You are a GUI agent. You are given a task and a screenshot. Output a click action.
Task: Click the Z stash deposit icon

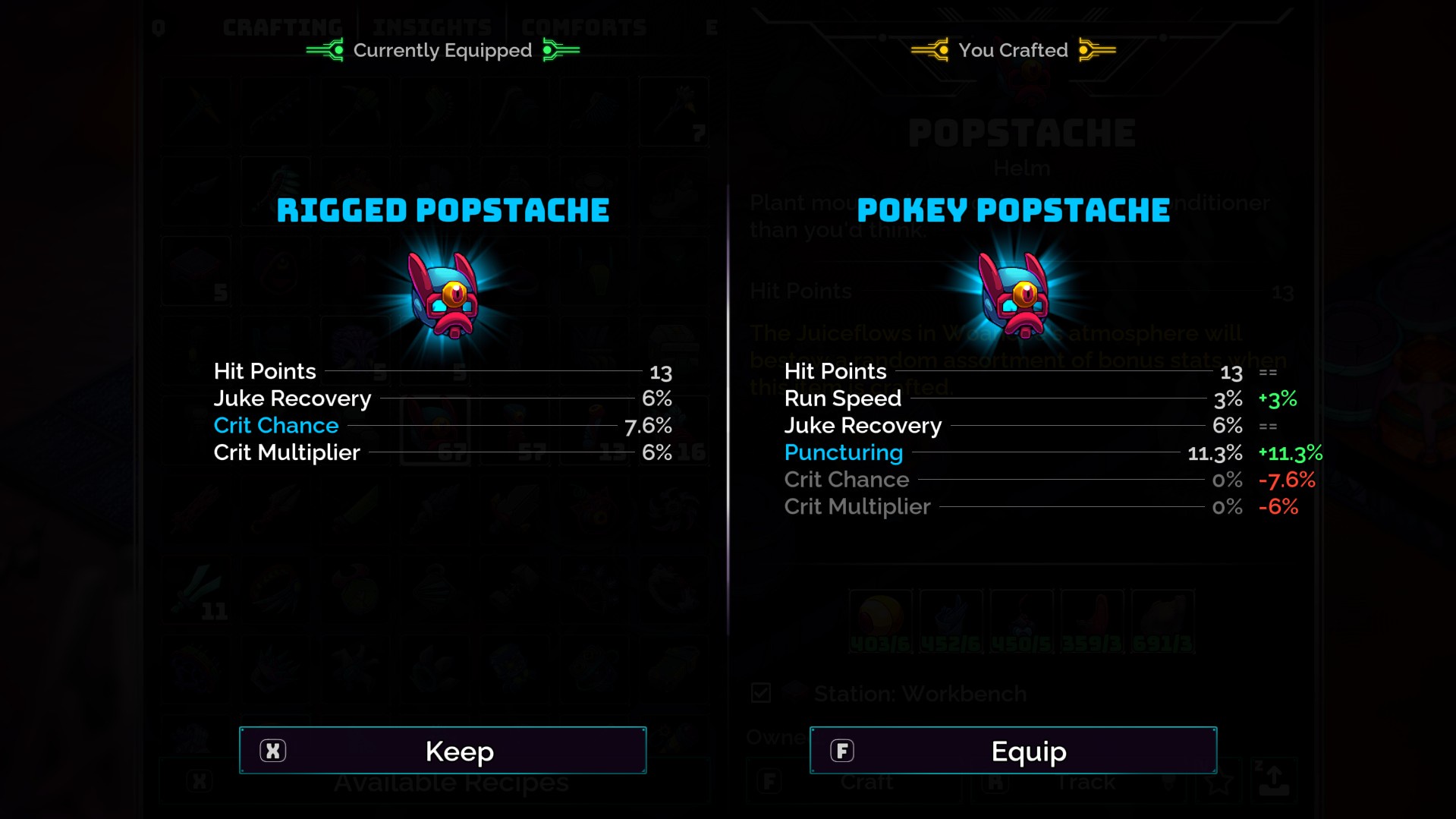point(1273,783)
